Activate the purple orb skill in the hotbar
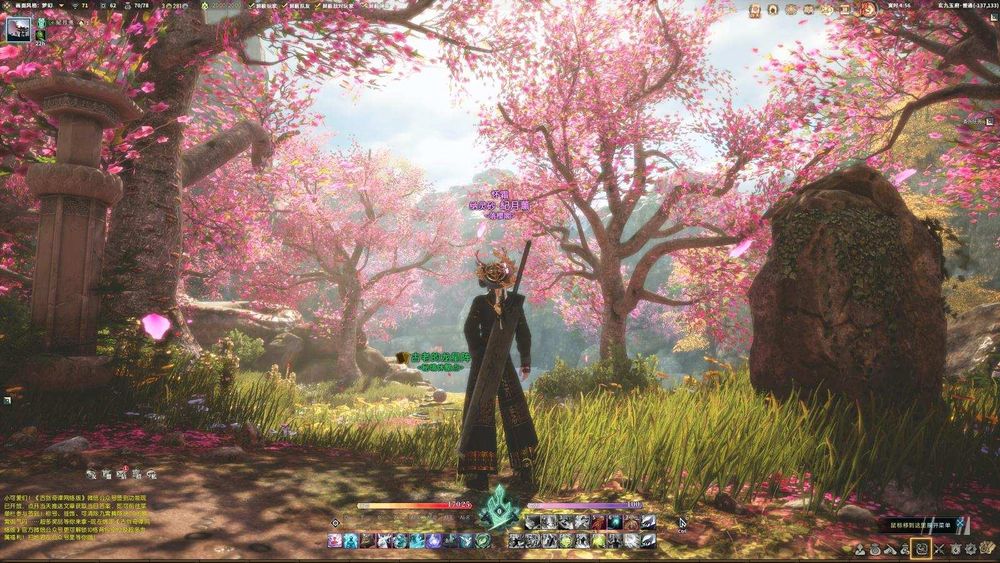 (434, 540)
